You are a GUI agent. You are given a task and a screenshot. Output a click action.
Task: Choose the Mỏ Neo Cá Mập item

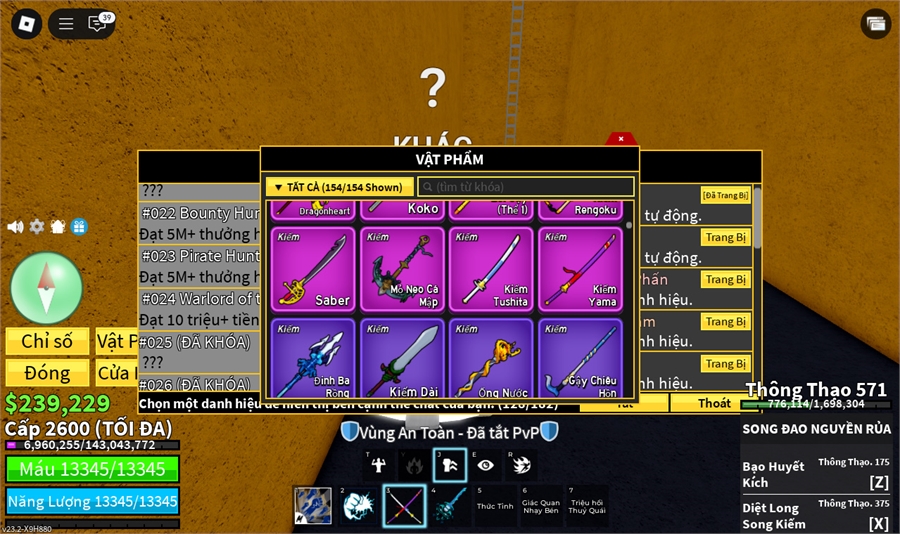pos(402,269)
